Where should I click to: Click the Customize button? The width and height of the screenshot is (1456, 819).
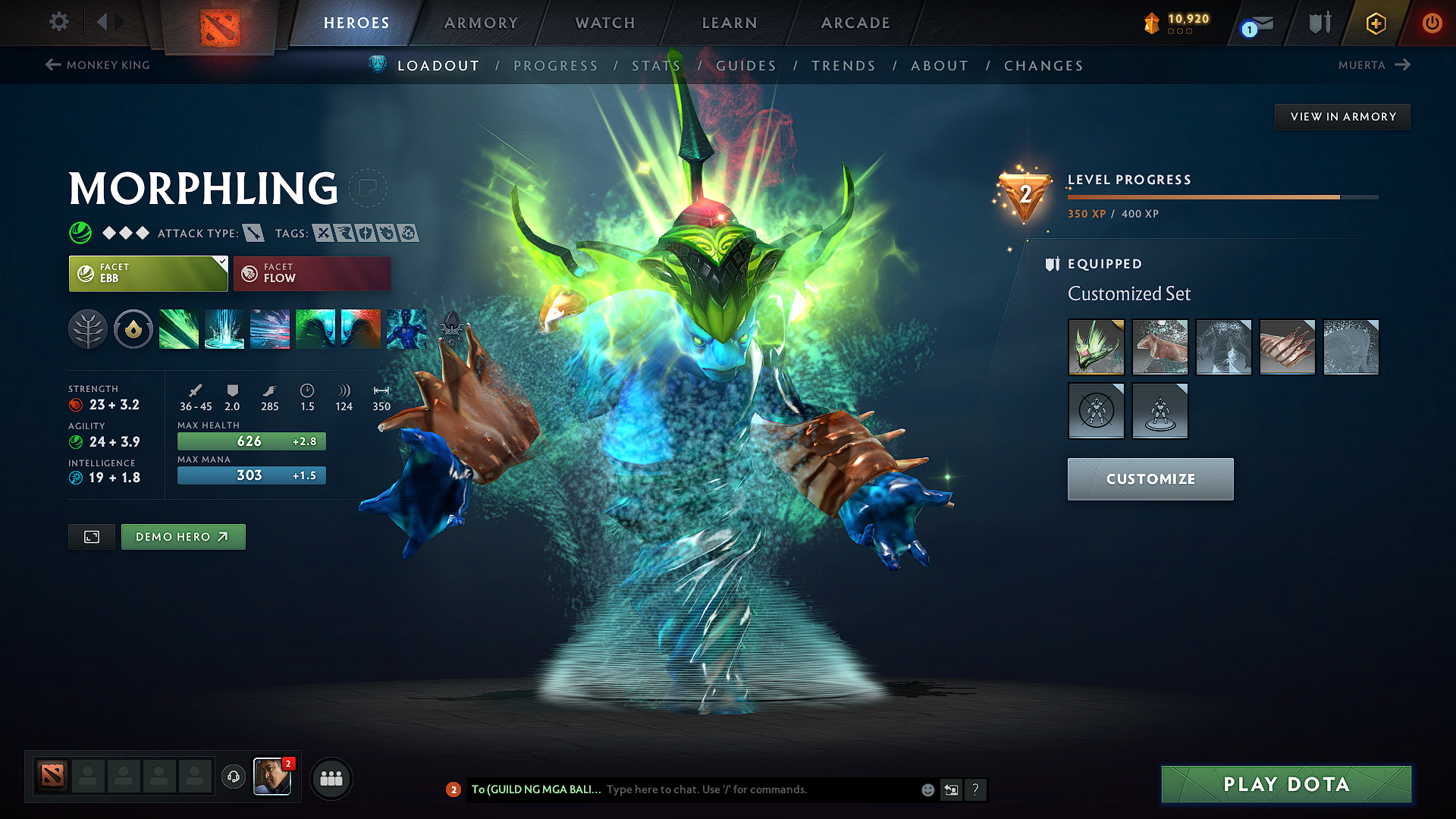[1150, 479]
